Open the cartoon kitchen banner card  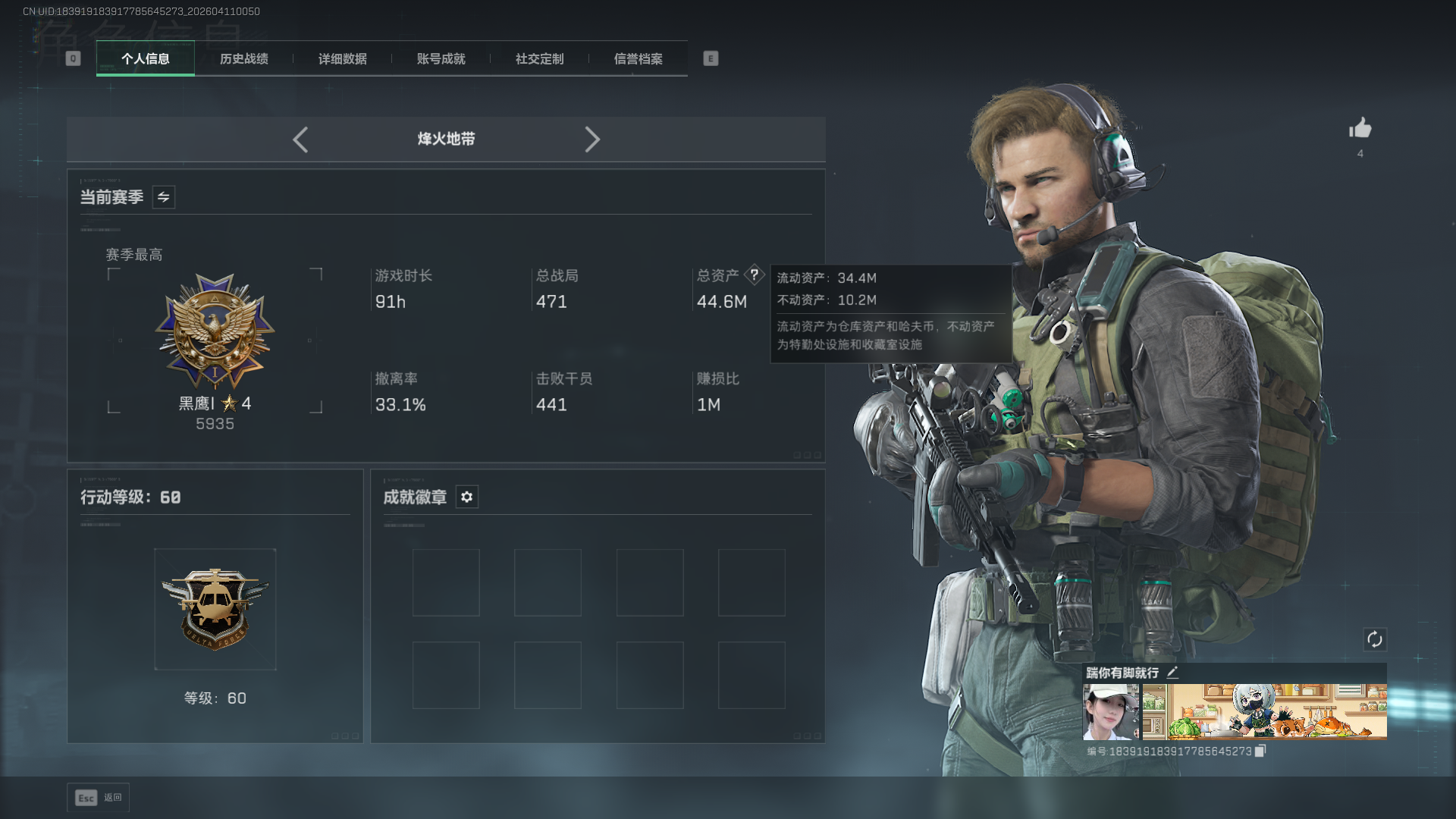tap(1265, 711)
